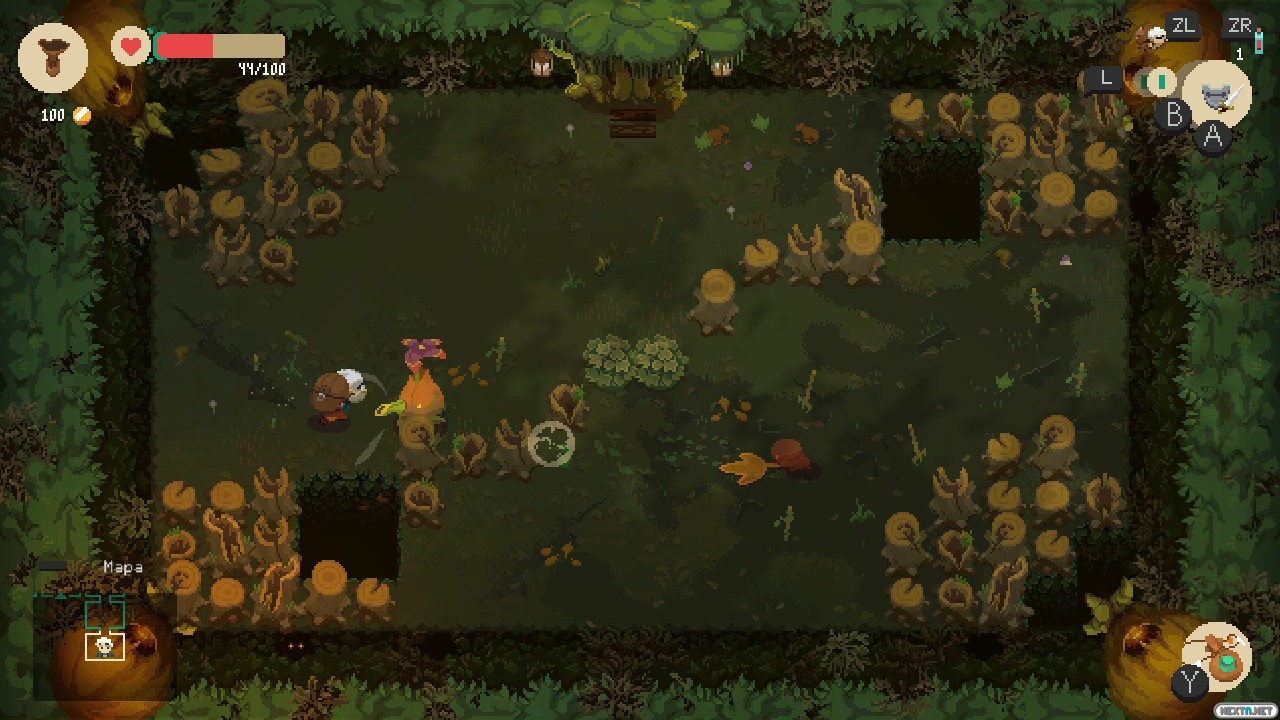This screenshot has height=720, width=1280.
Task: Open the merchant bag inventory icon
Action: [x=52, y=58]
